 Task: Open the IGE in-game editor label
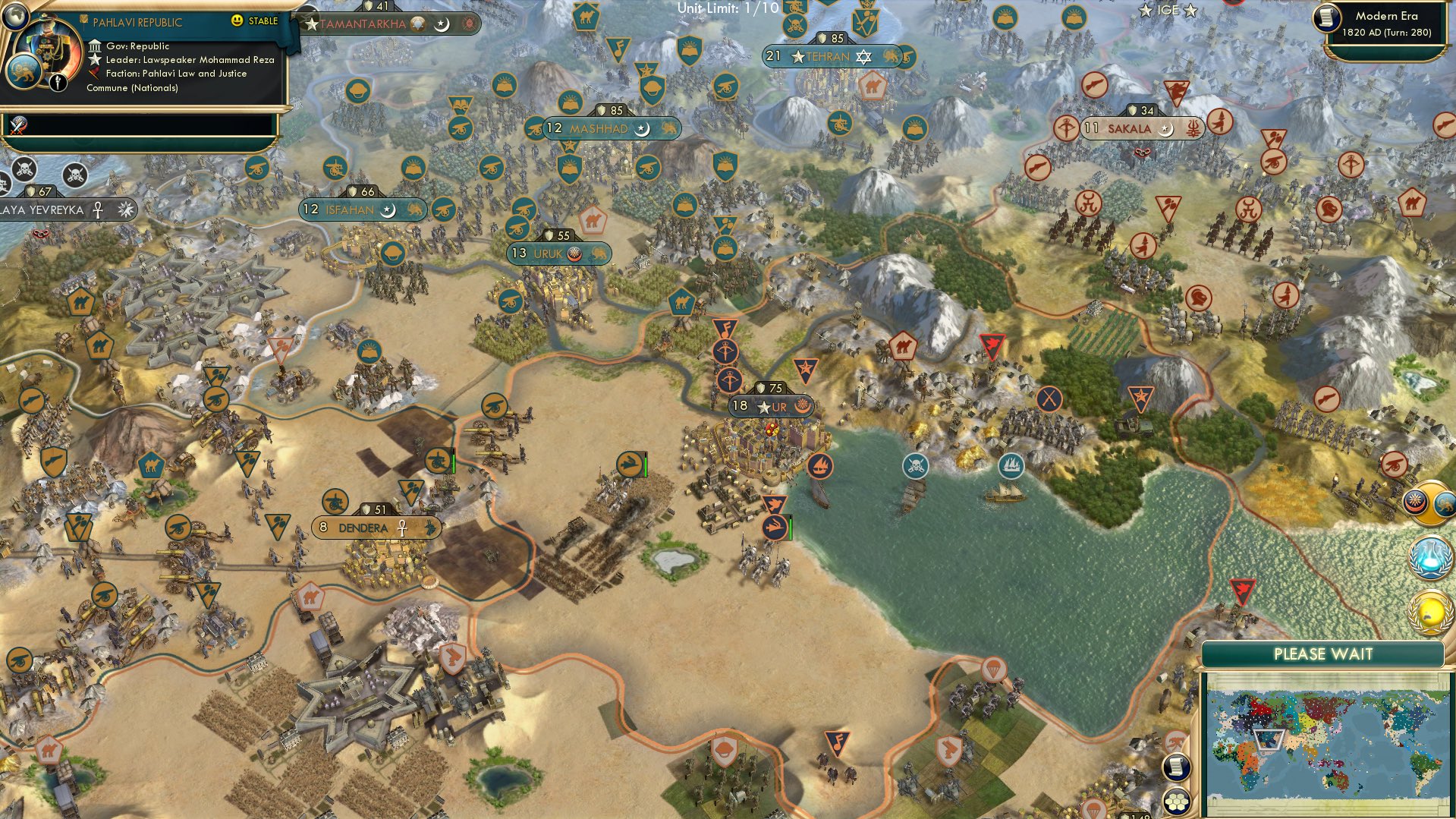pyautogui.click(x=1168, y=10)
